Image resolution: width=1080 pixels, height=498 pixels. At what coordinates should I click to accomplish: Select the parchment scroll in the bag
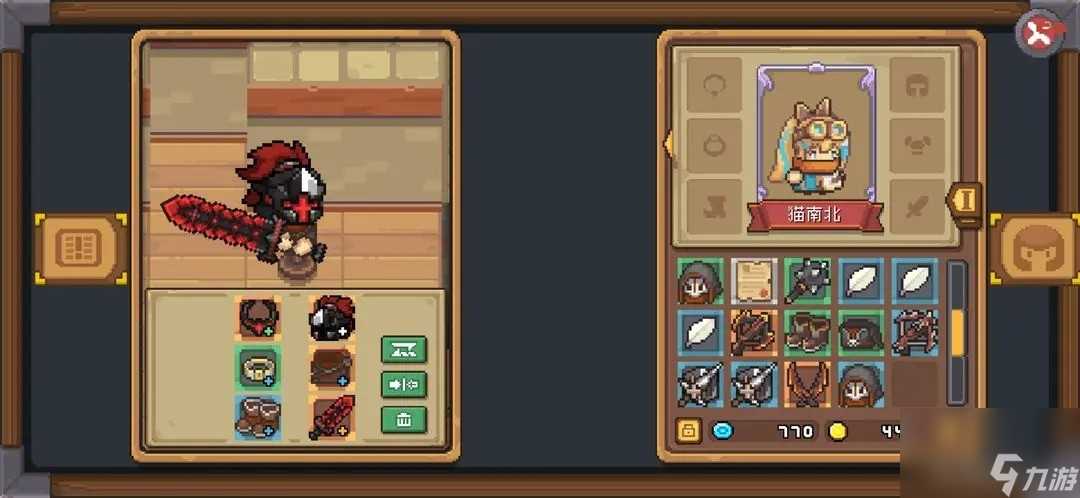pyautogui.click(x=754, y=281)
